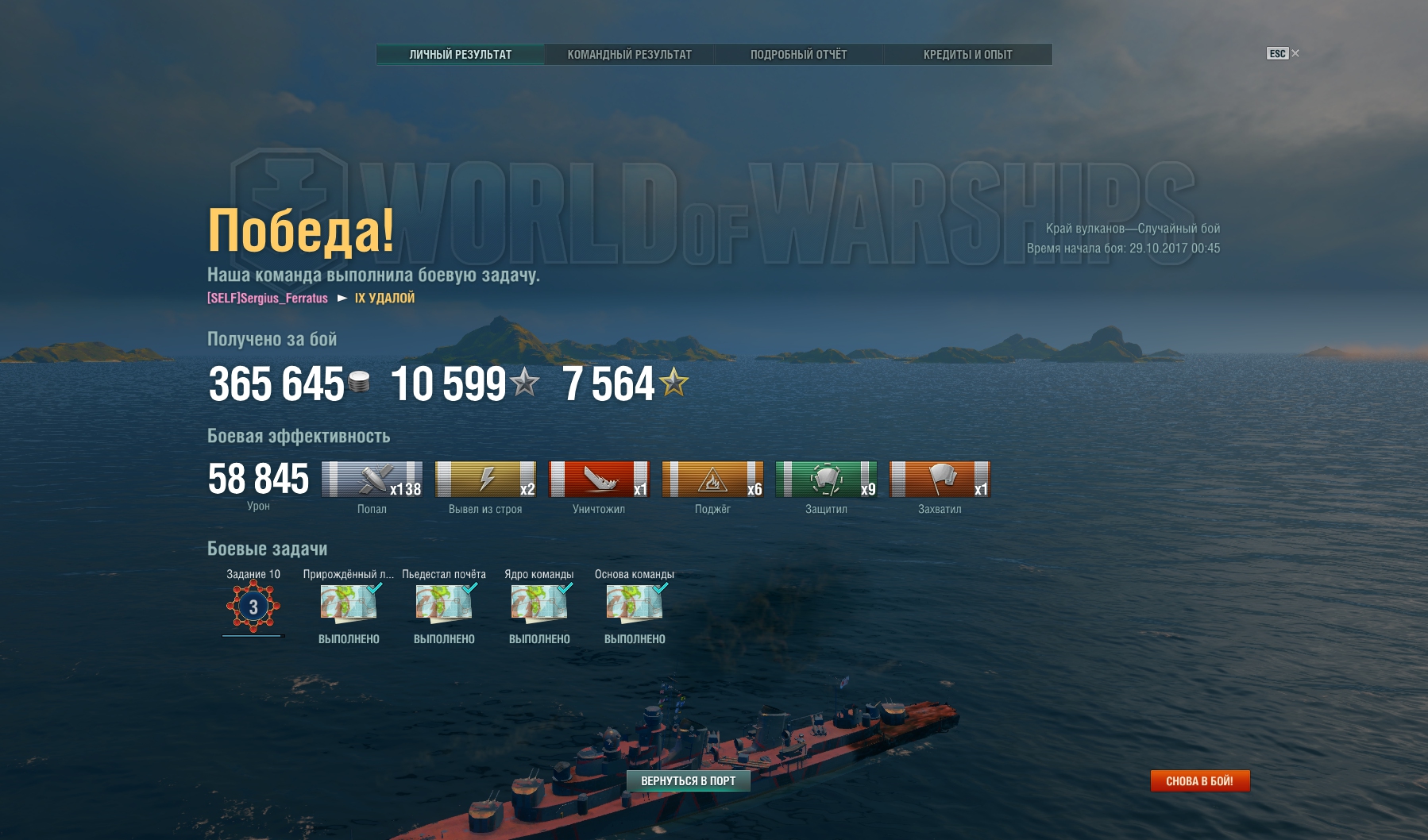Open the Ядро команды completed task

(539, 603)
